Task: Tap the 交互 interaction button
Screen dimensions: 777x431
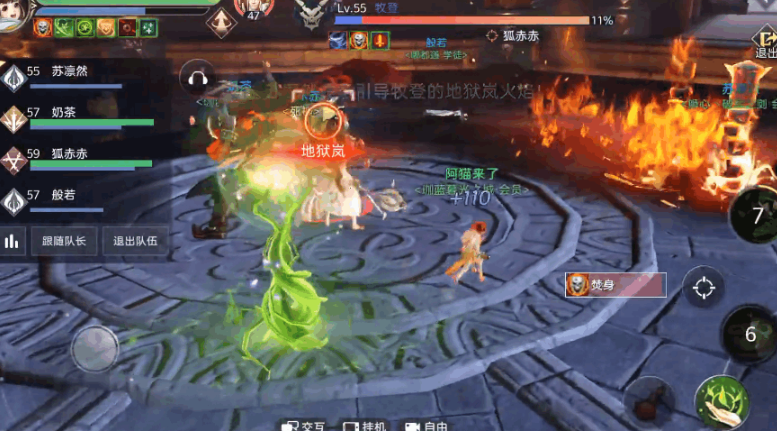Action: pyautogui.click(x=303, y=425)
